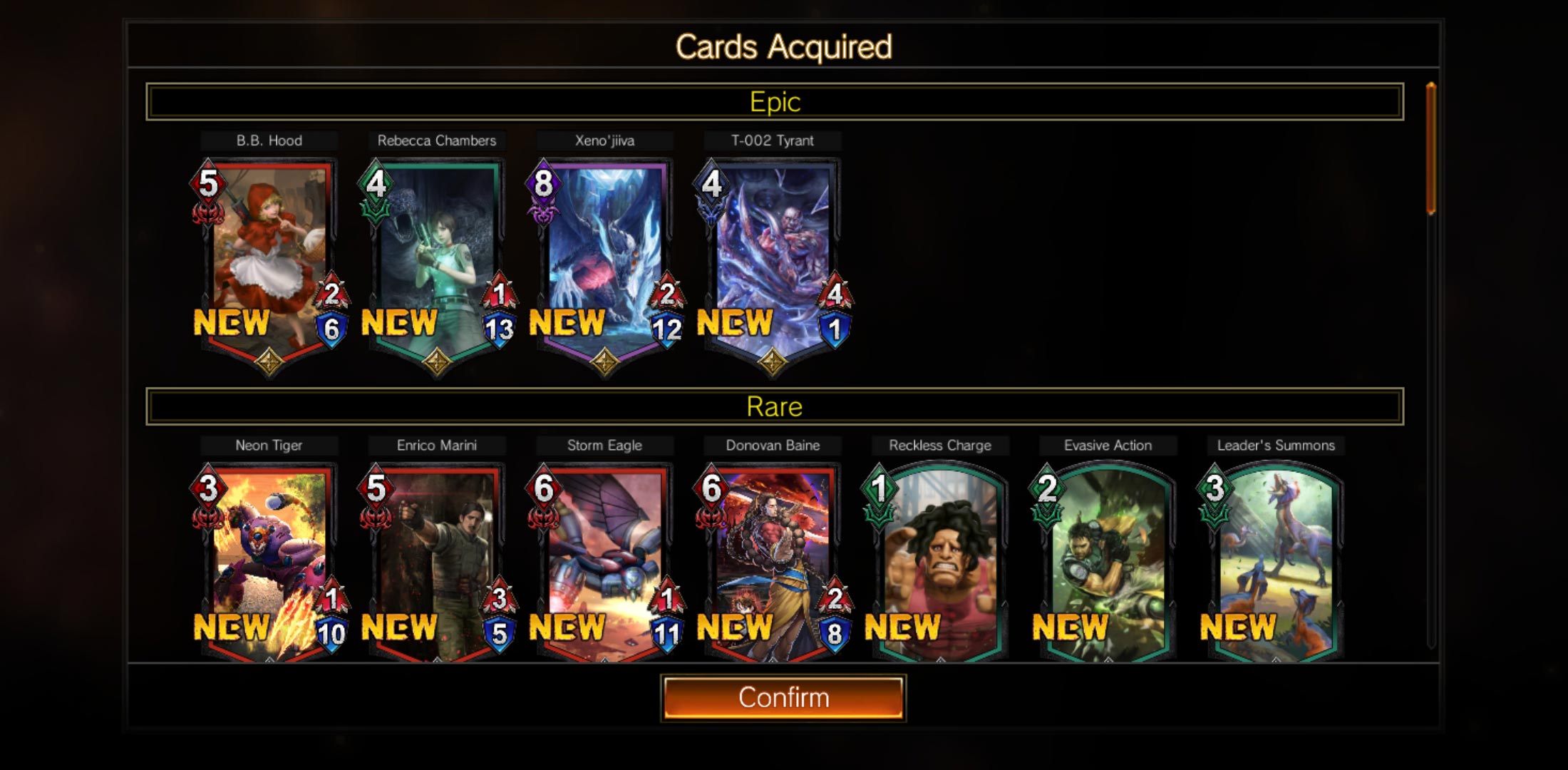Viewport: 1568px width, 770px height.
Task: Click the Donovan Baine name label
Action: (773, 445)
